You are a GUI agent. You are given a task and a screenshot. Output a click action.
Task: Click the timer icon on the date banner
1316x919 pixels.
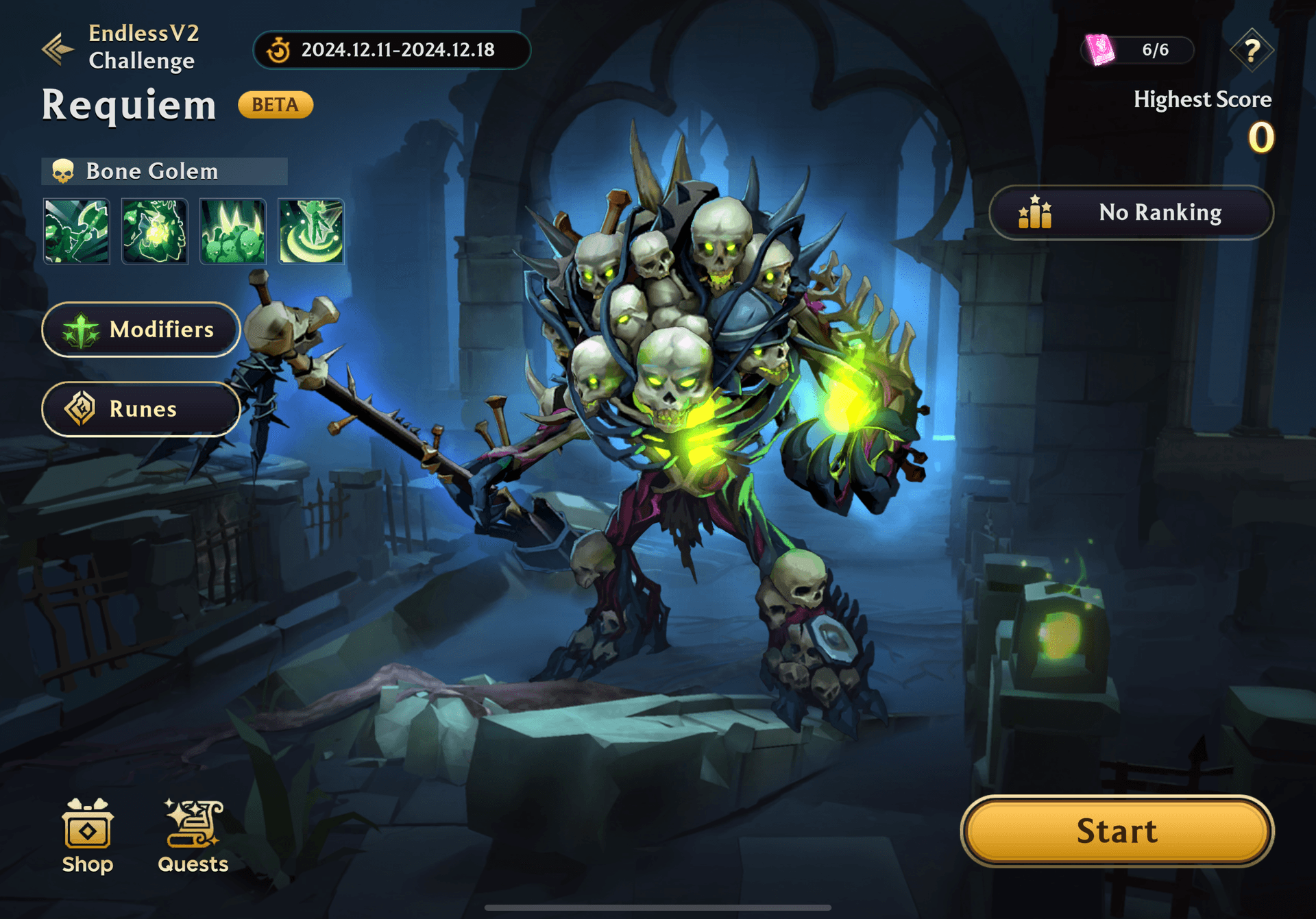[278, 49]
